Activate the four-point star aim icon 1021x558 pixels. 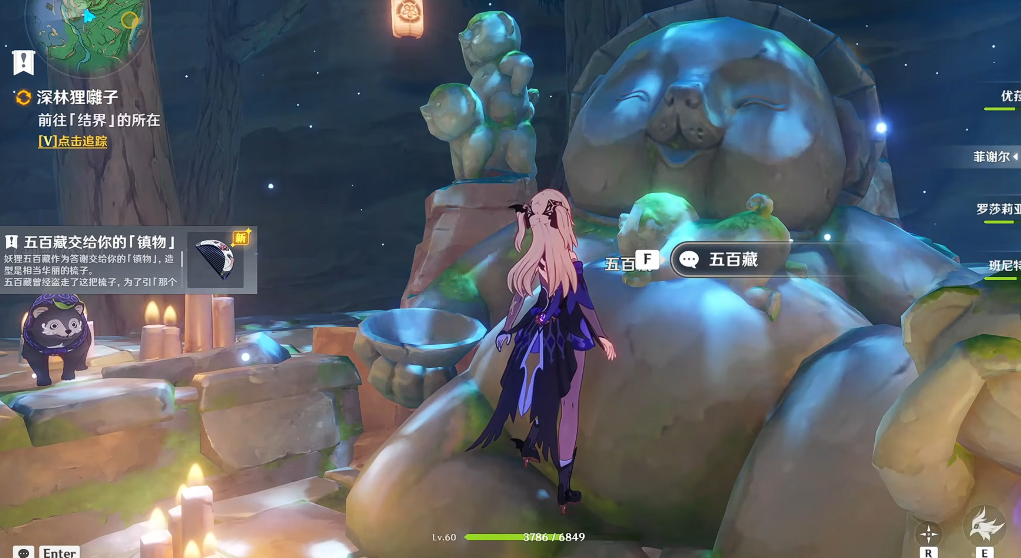pyautogui.click(x=929, y=533)
